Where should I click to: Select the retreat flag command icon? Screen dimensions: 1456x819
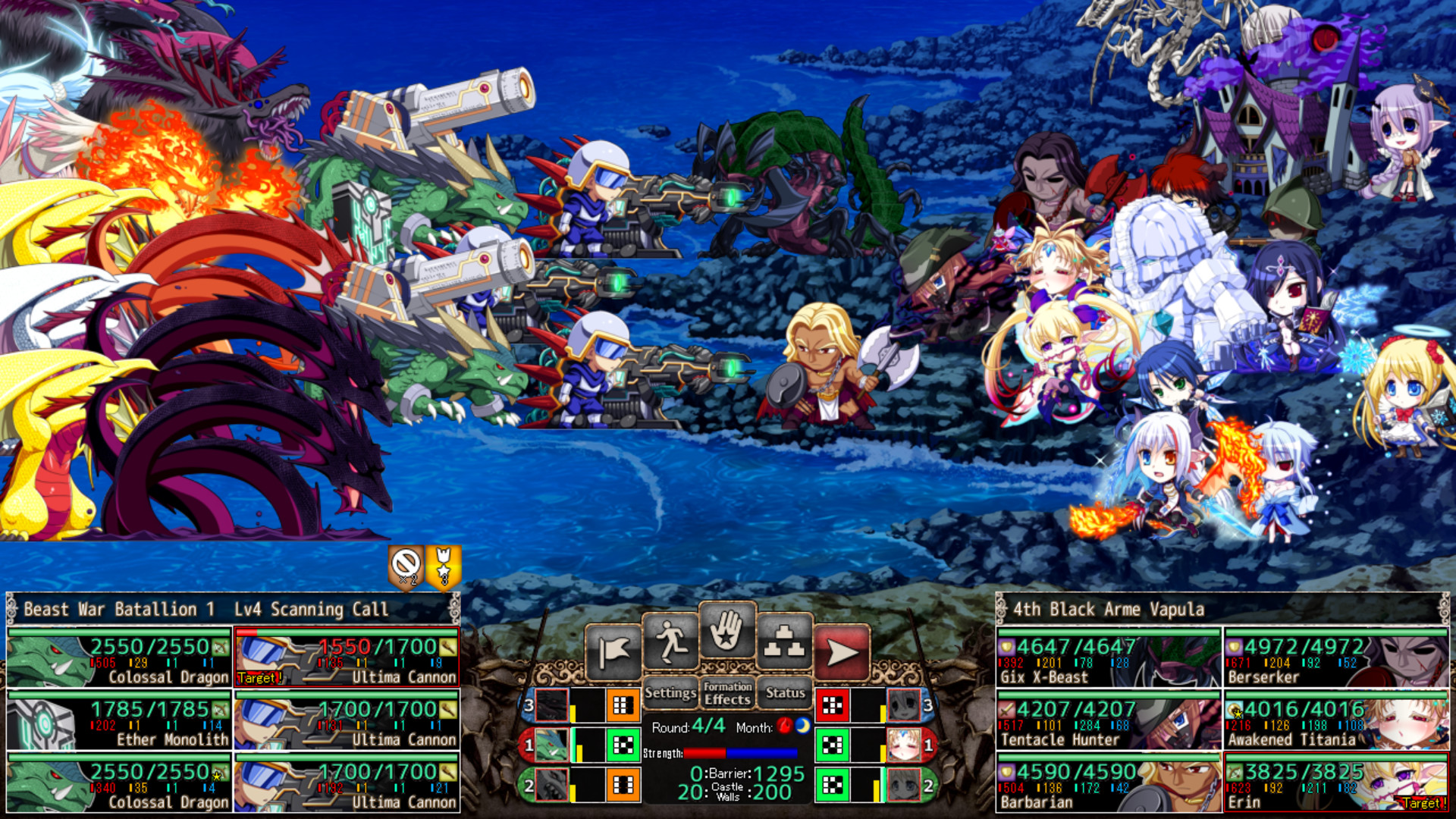click(x=614, y=648)
